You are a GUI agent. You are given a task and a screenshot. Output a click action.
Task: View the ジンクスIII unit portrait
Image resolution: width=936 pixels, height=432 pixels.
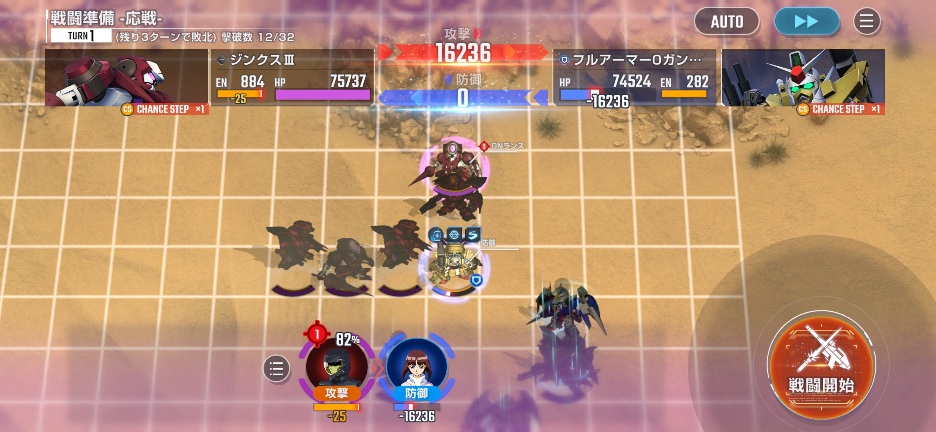point(126,78)
